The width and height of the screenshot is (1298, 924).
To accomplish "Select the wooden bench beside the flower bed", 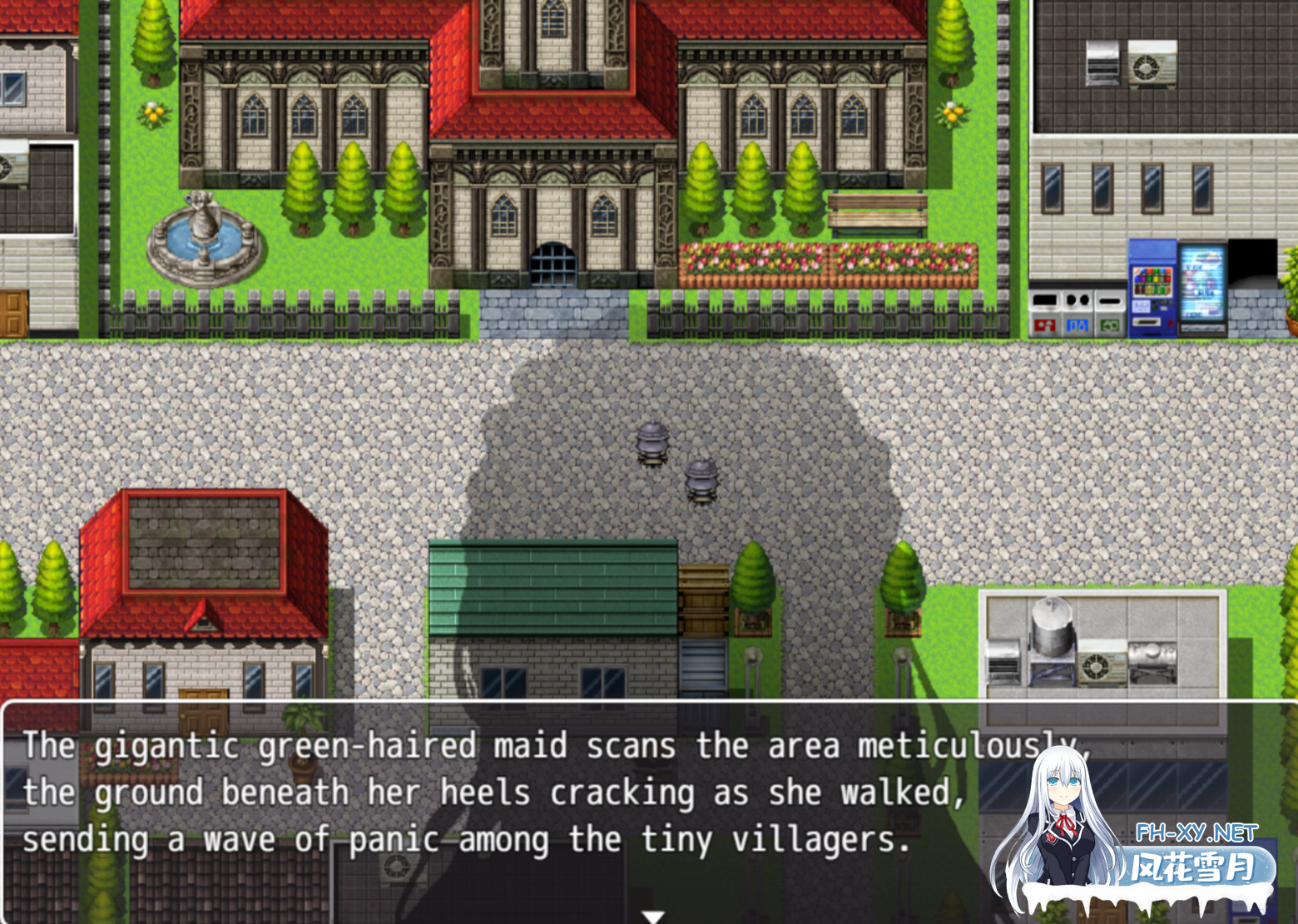I will coord(879,212).
